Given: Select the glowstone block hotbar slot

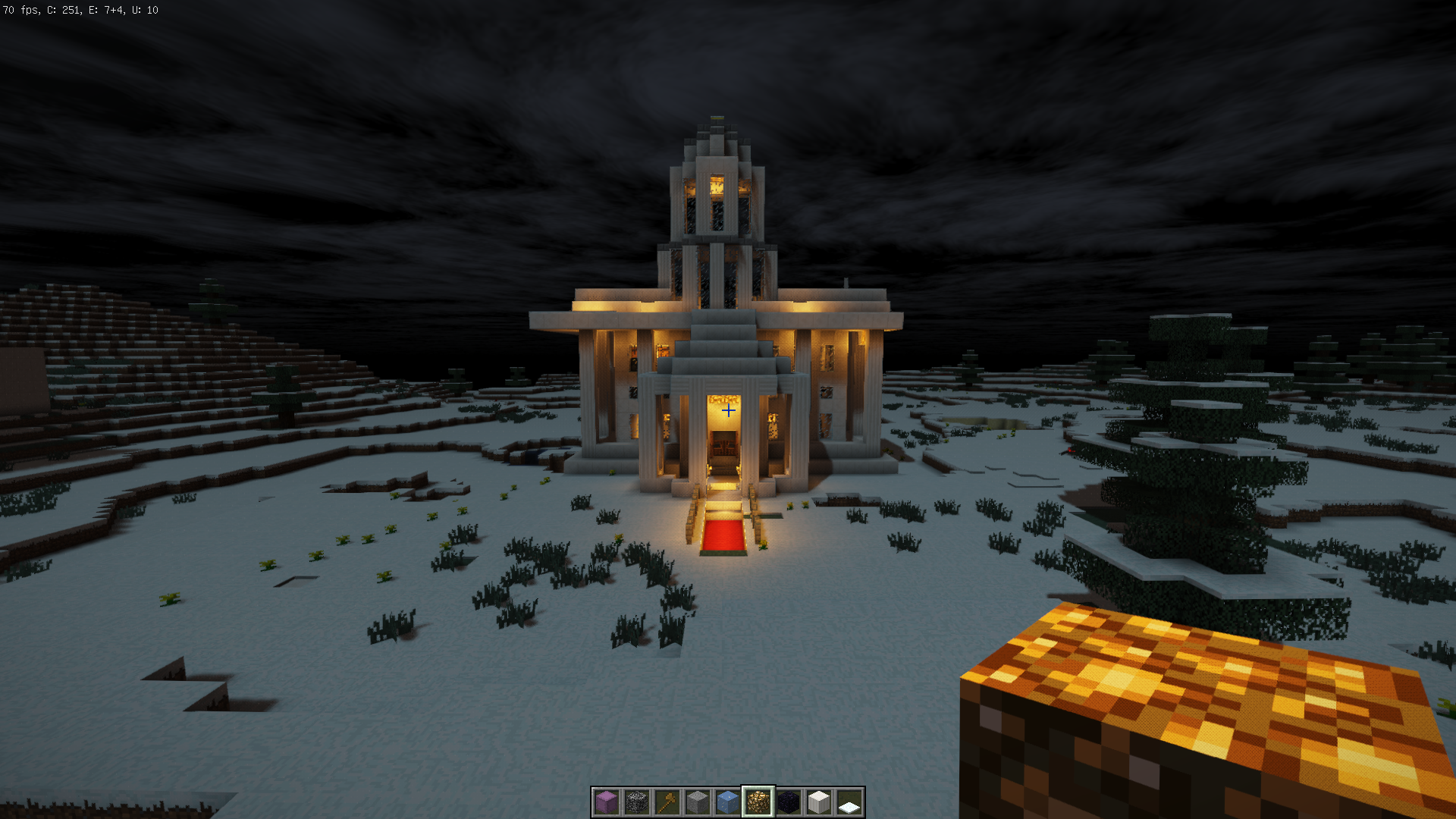Looking at the screenshot, I should tap(758, 802).
